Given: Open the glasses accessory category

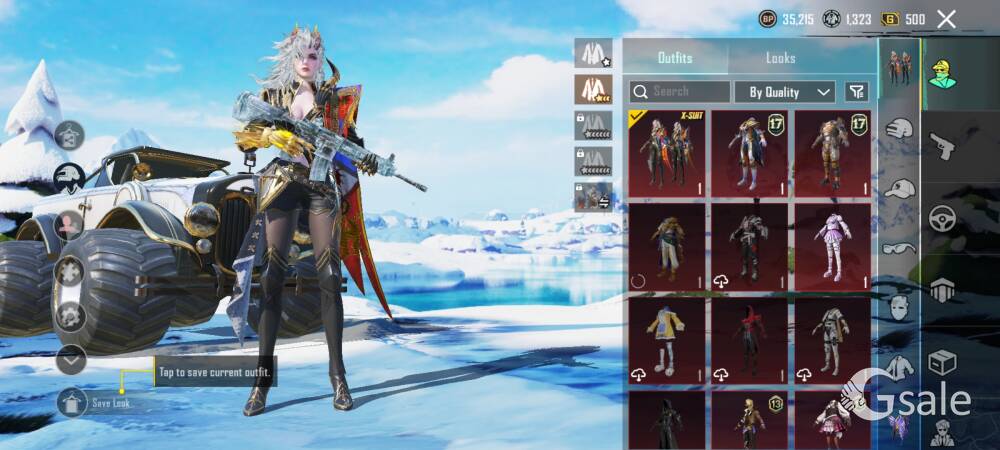Looking at the screenshot, I should coord(900,249).
